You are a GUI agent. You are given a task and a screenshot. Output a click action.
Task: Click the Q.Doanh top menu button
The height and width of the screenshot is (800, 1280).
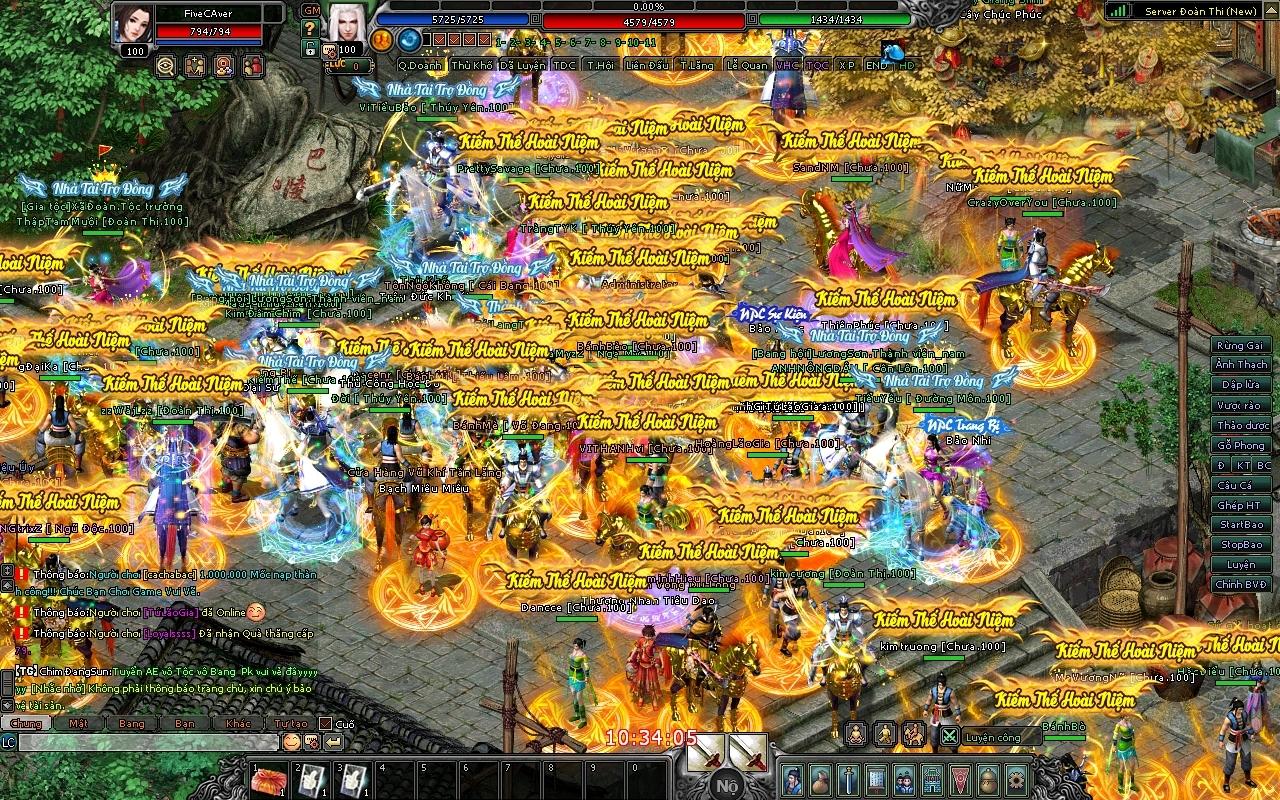[421, 65]
